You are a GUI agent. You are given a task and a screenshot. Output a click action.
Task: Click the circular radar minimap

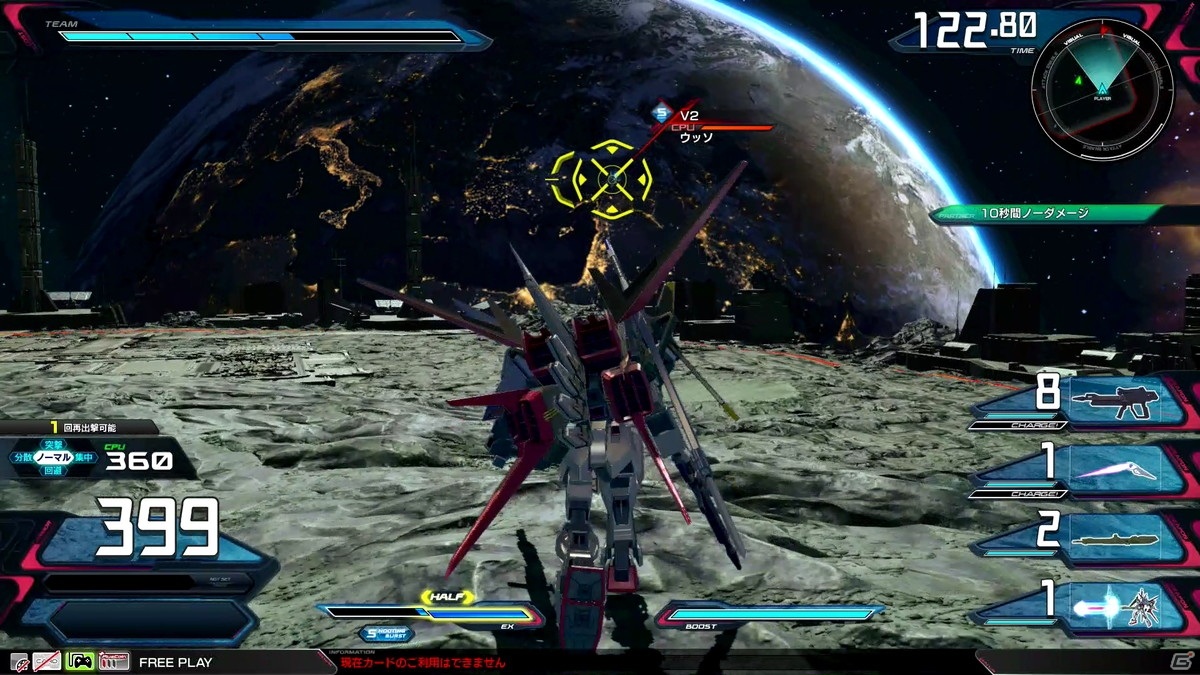coord(1102,89)
